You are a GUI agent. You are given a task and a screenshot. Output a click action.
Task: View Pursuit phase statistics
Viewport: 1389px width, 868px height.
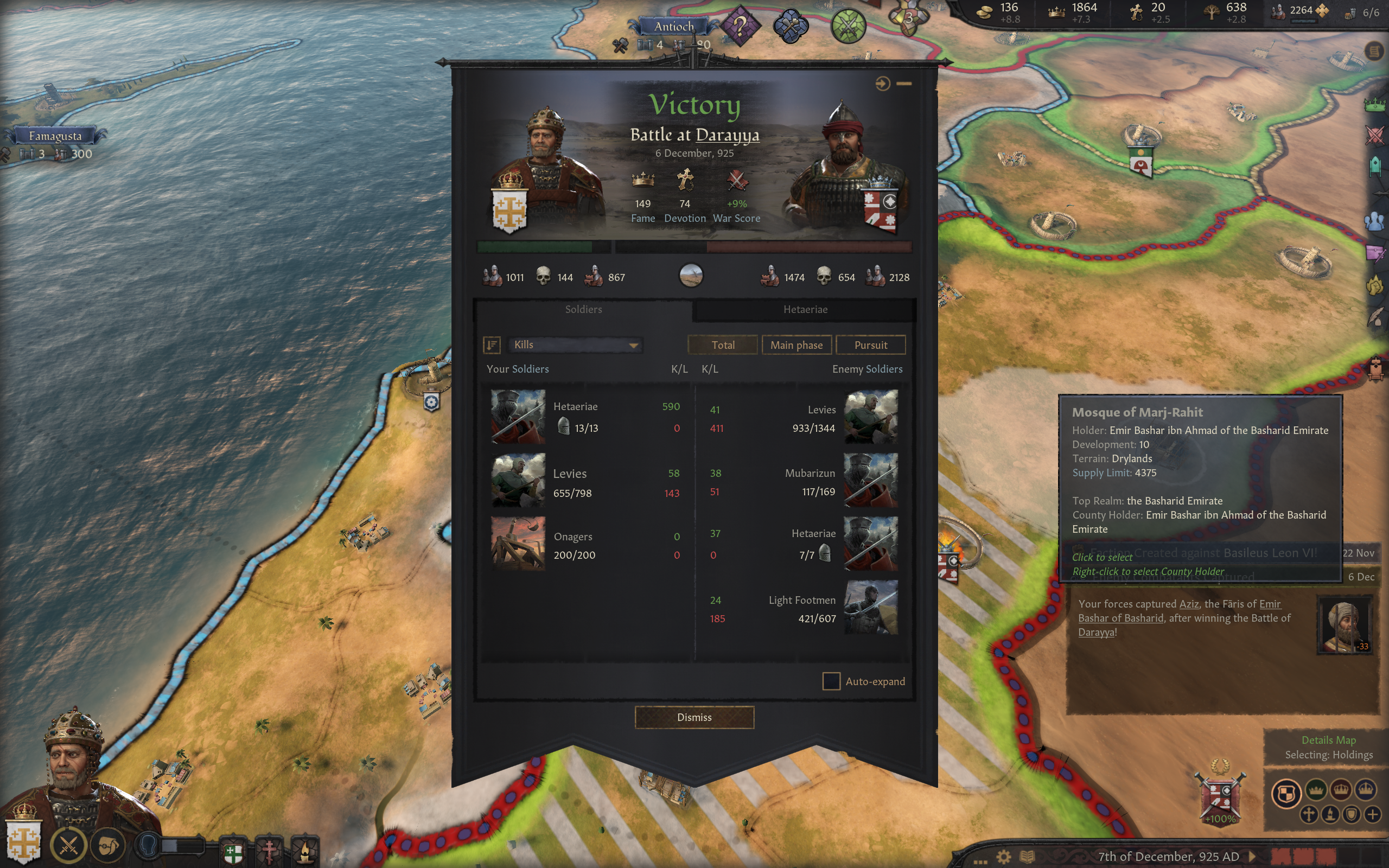870,345
